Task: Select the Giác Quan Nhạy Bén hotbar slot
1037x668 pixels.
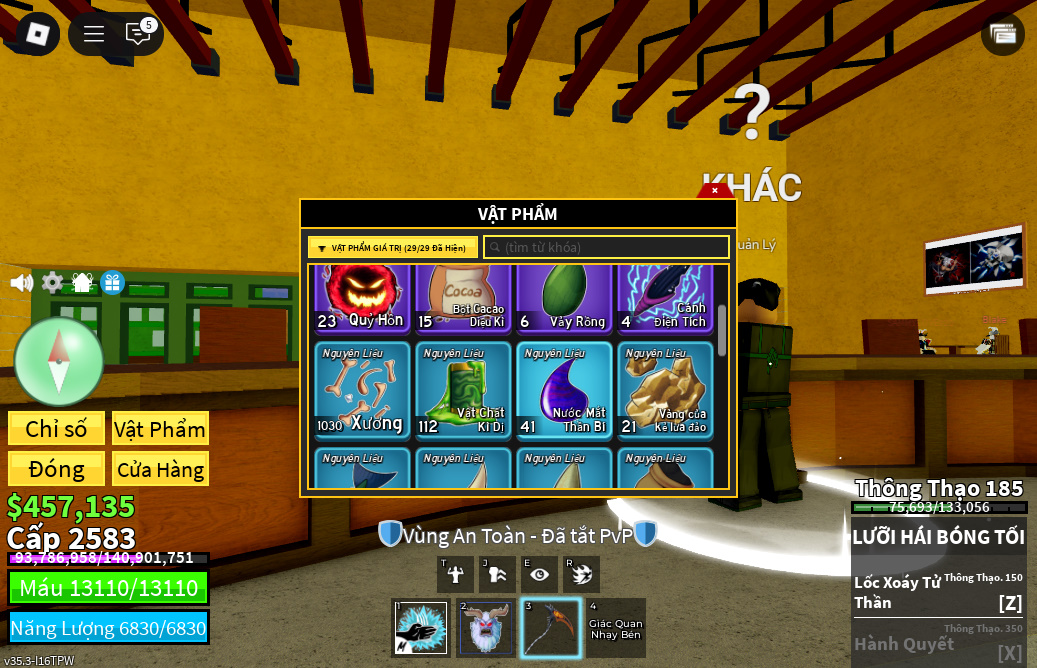Action: pyautogui.click(x=615, y=628)
